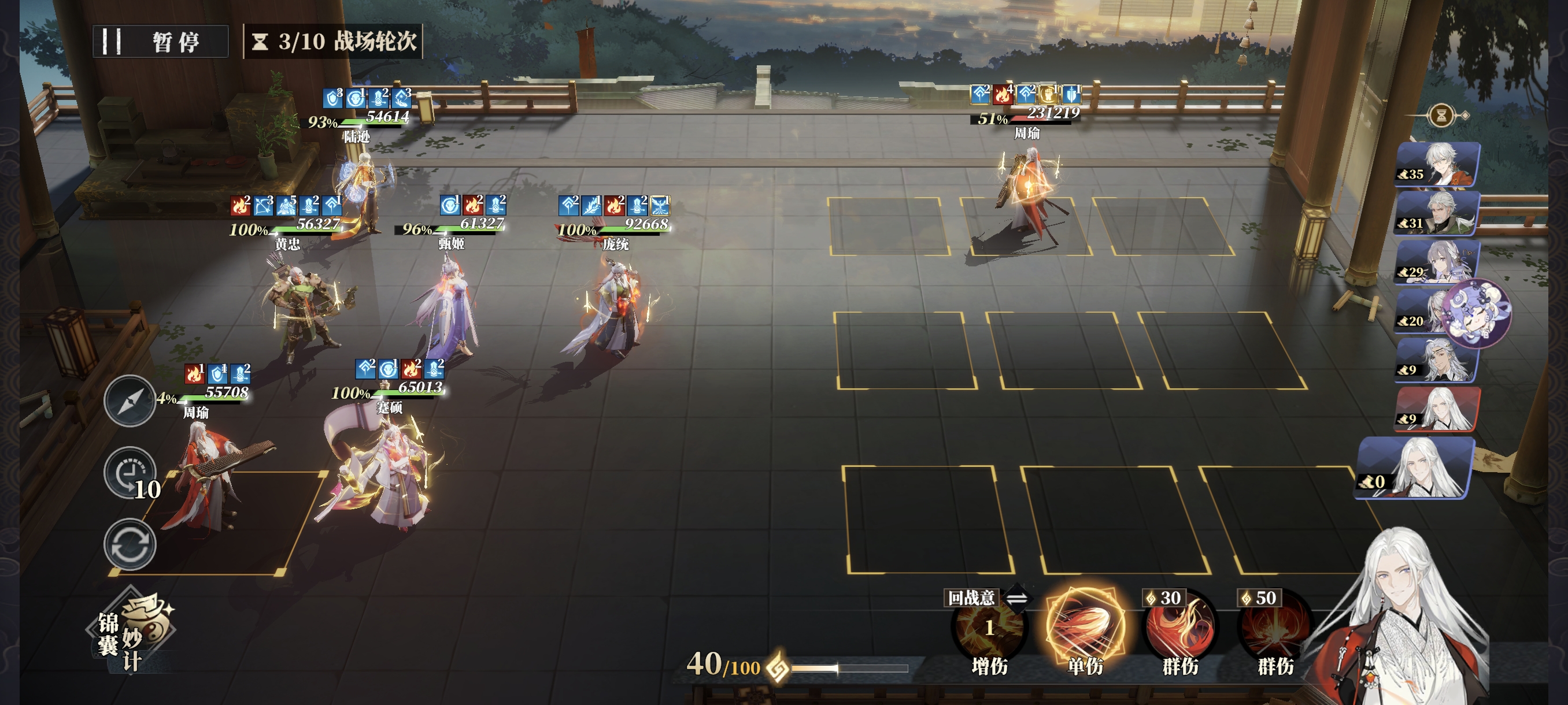This screenshot has height=705, width=1568.
Task: Cast the 30-cost 群伤 skill
Action: [x=1179, y=629]
